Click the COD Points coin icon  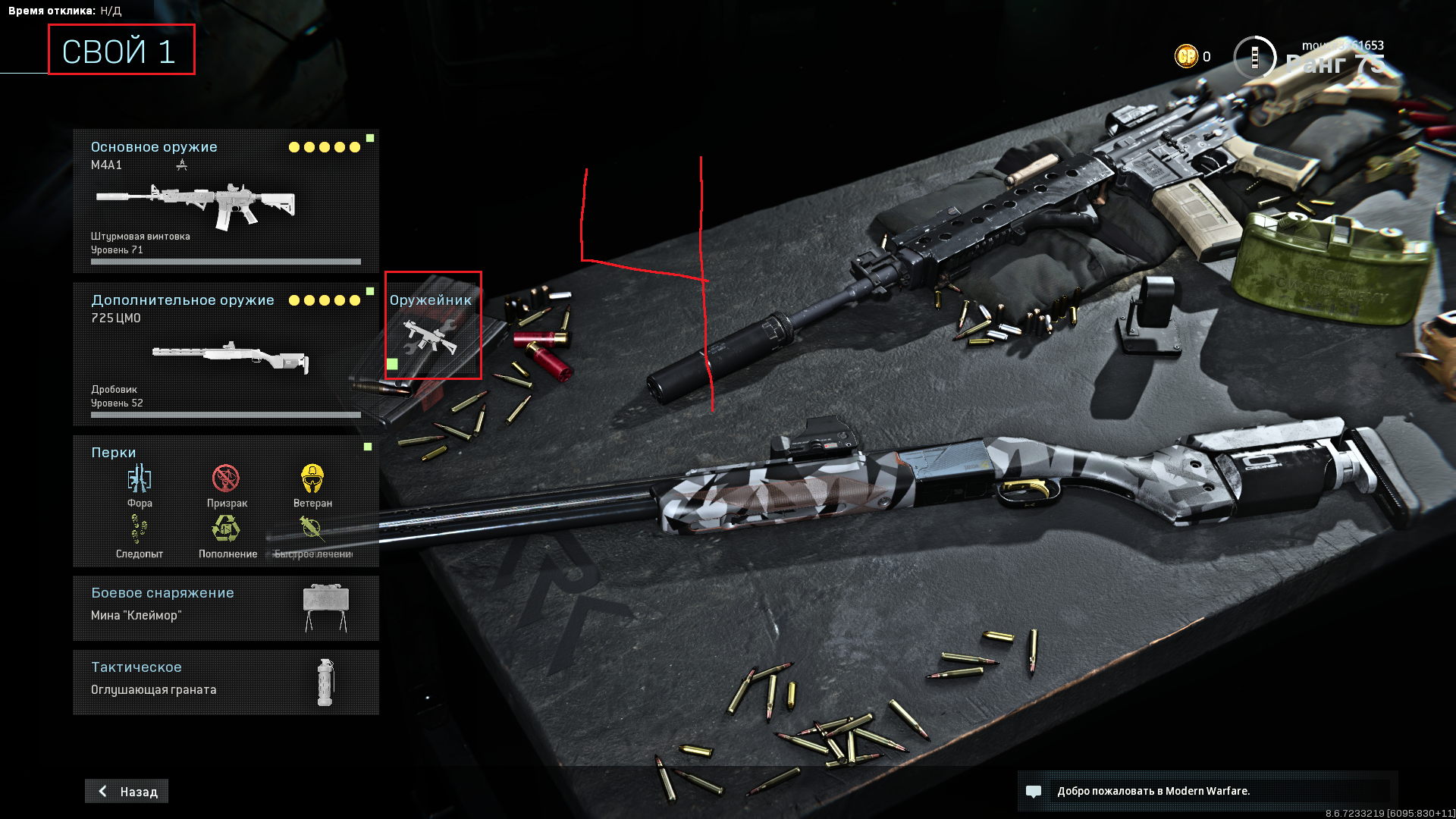point(1186,56)
